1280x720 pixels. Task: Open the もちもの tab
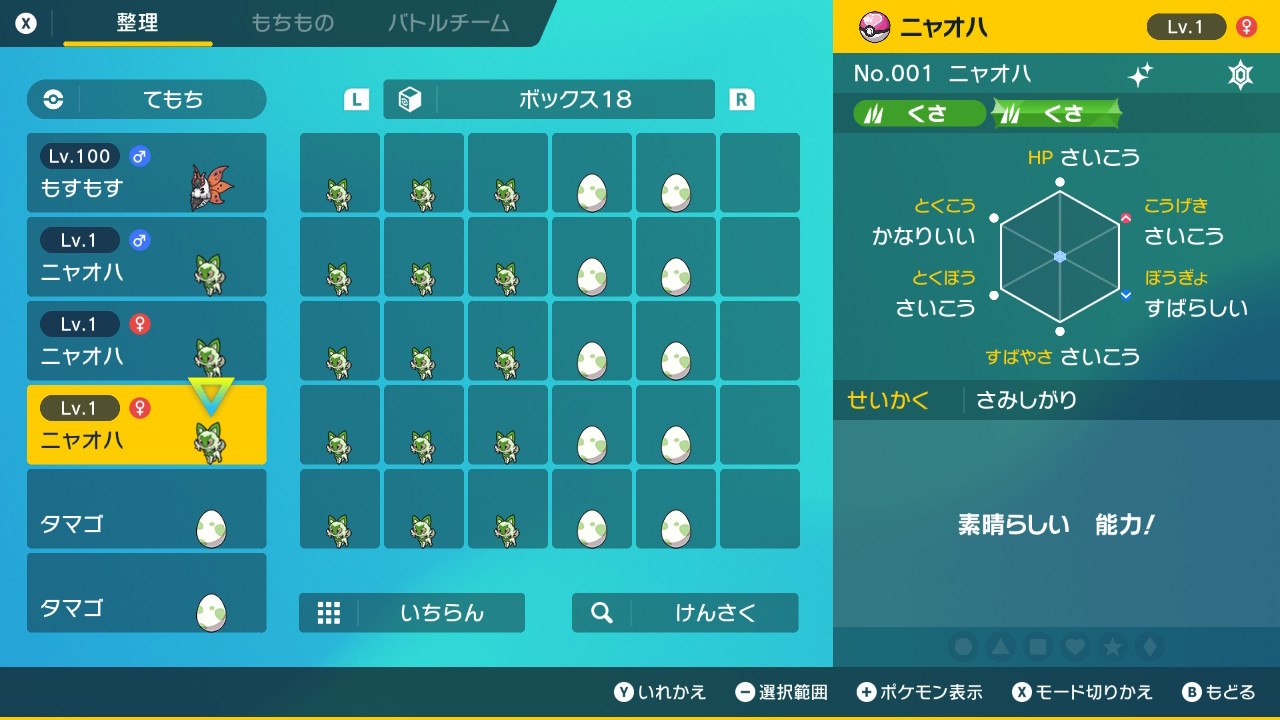point(292,23)
